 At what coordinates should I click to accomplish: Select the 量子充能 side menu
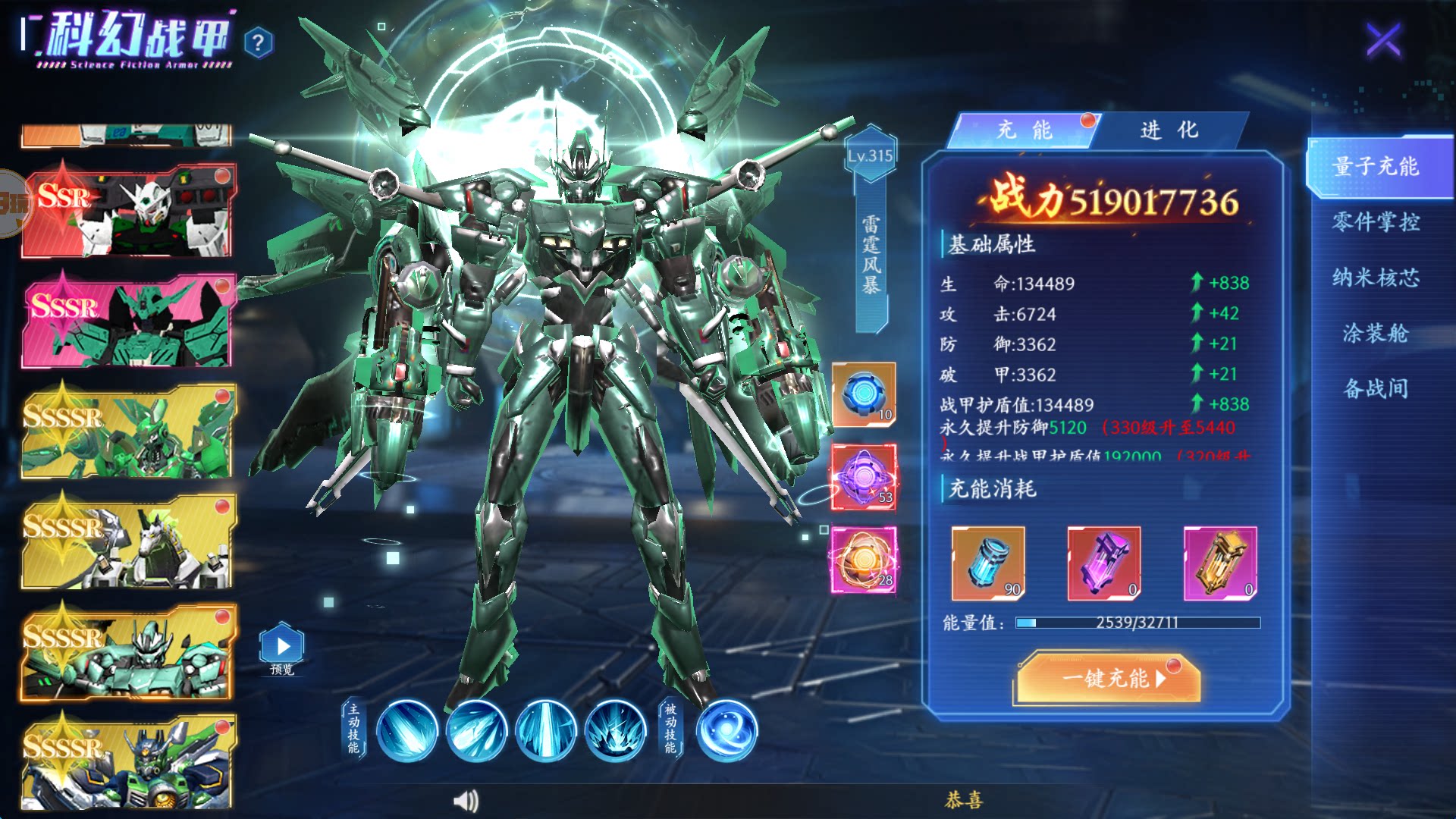(x=1375, y=167)
